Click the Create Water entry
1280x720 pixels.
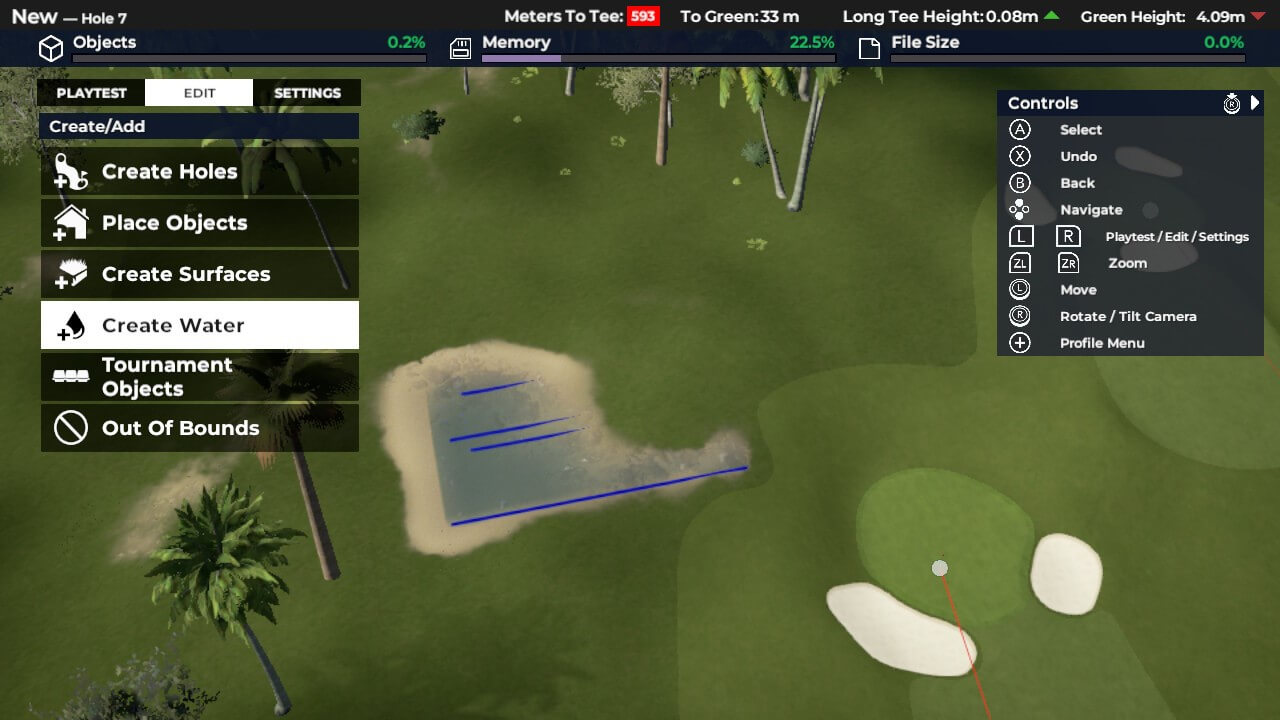click(199, 325)
